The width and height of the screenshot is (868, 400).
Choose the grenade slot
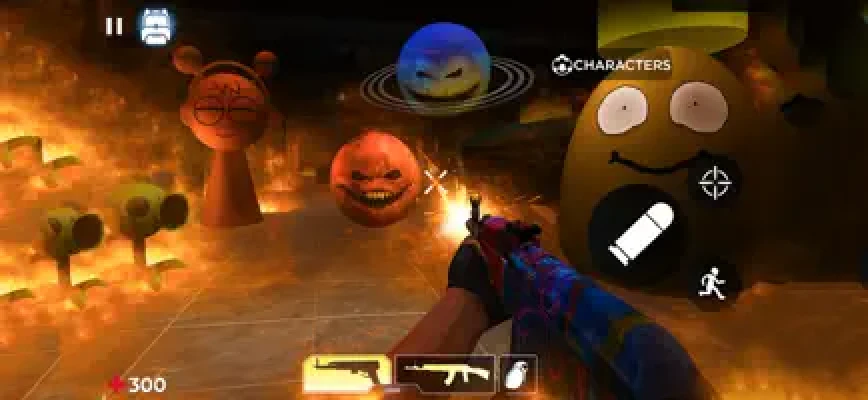pos(519,374)
